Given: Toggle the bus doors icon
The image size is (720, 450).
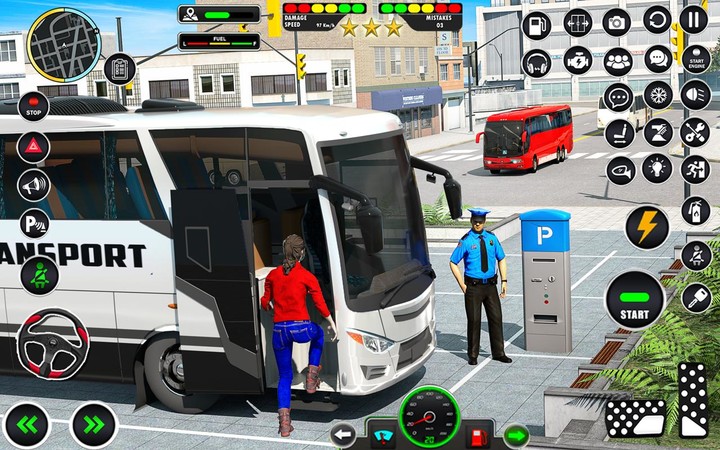Looking at the screenshot, I should click(x=578, y=22).
